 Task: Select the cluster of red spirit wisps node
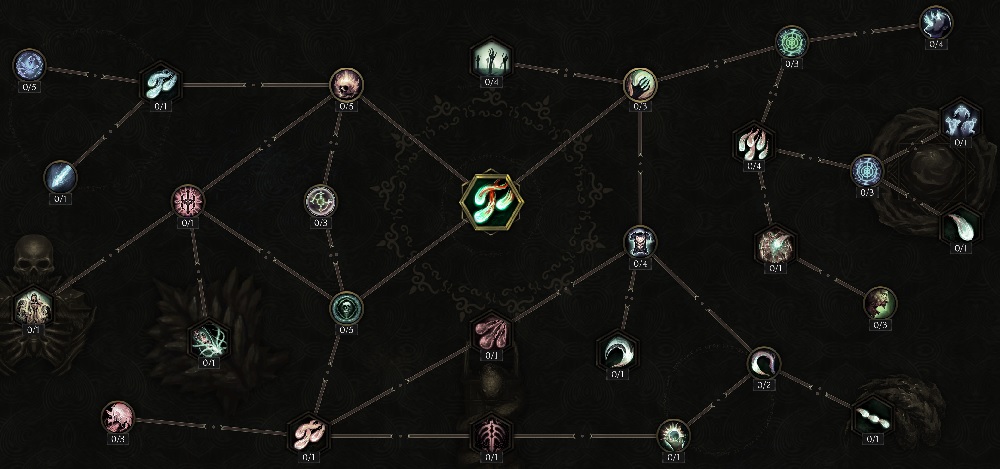(x=491, y=332)
